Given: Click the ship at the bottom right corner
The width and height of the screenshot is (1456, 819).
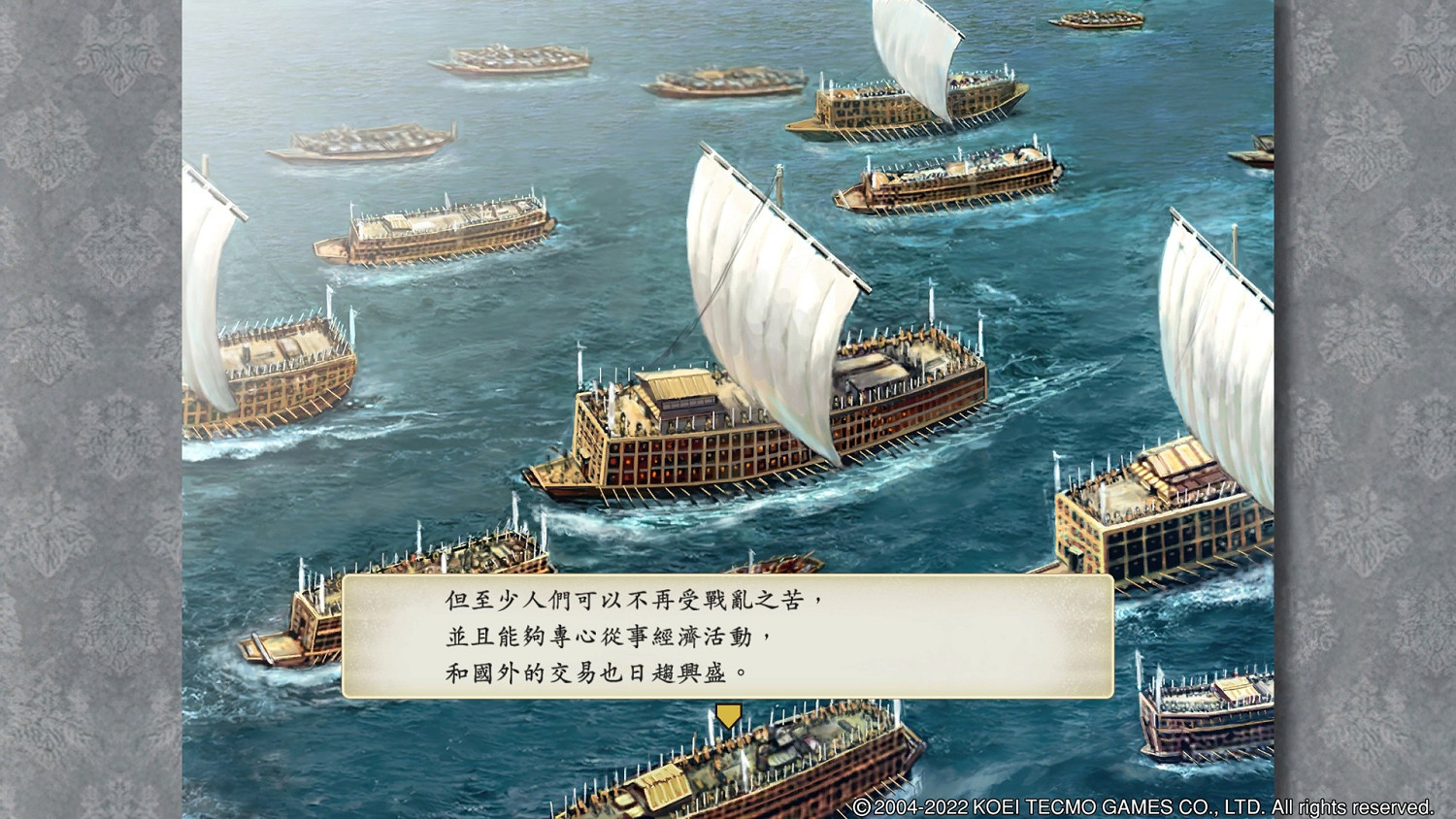Looking at the screenshot, I should [1213, 718].
